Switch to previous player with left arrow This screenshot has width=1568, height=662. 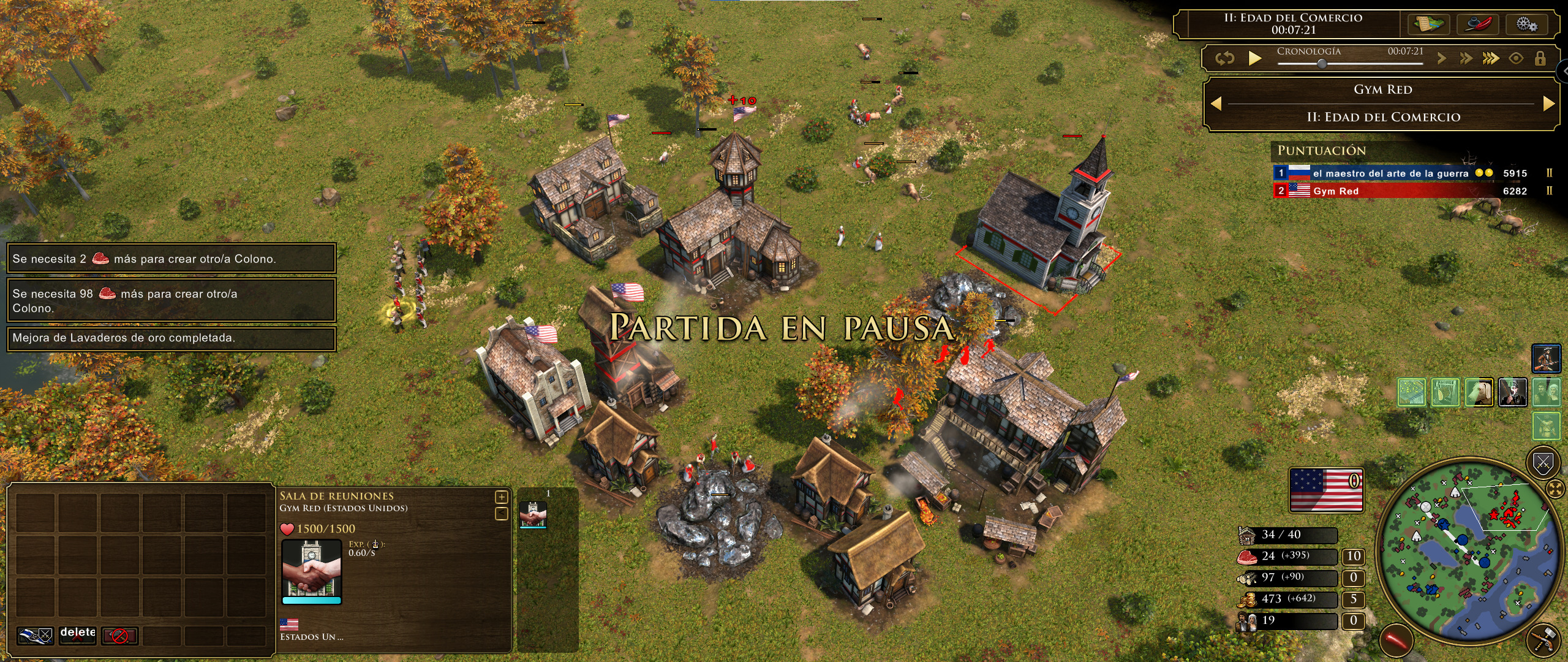coord(1216,104)
